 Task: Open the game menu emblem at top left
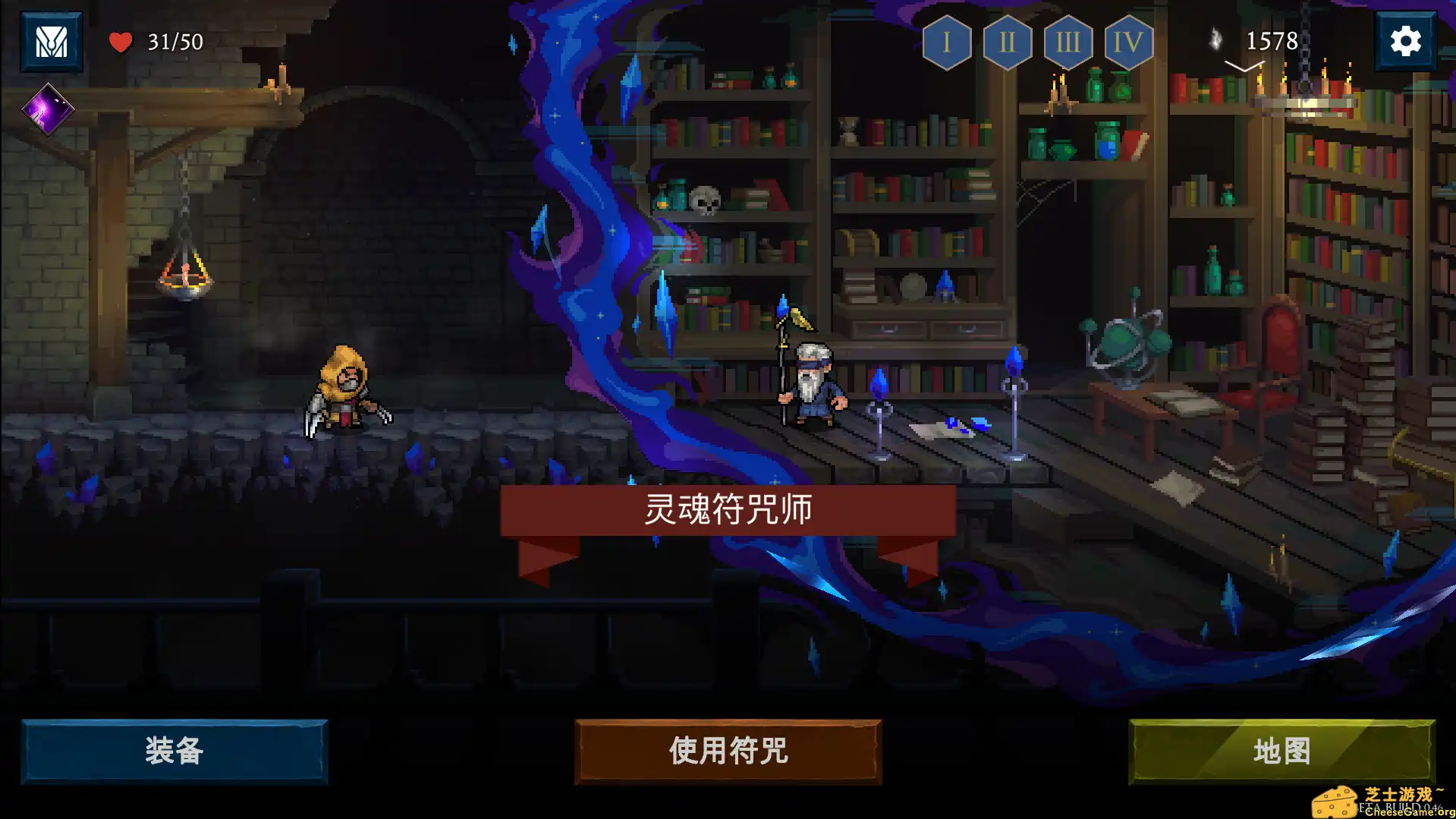[x=51, y=42]
